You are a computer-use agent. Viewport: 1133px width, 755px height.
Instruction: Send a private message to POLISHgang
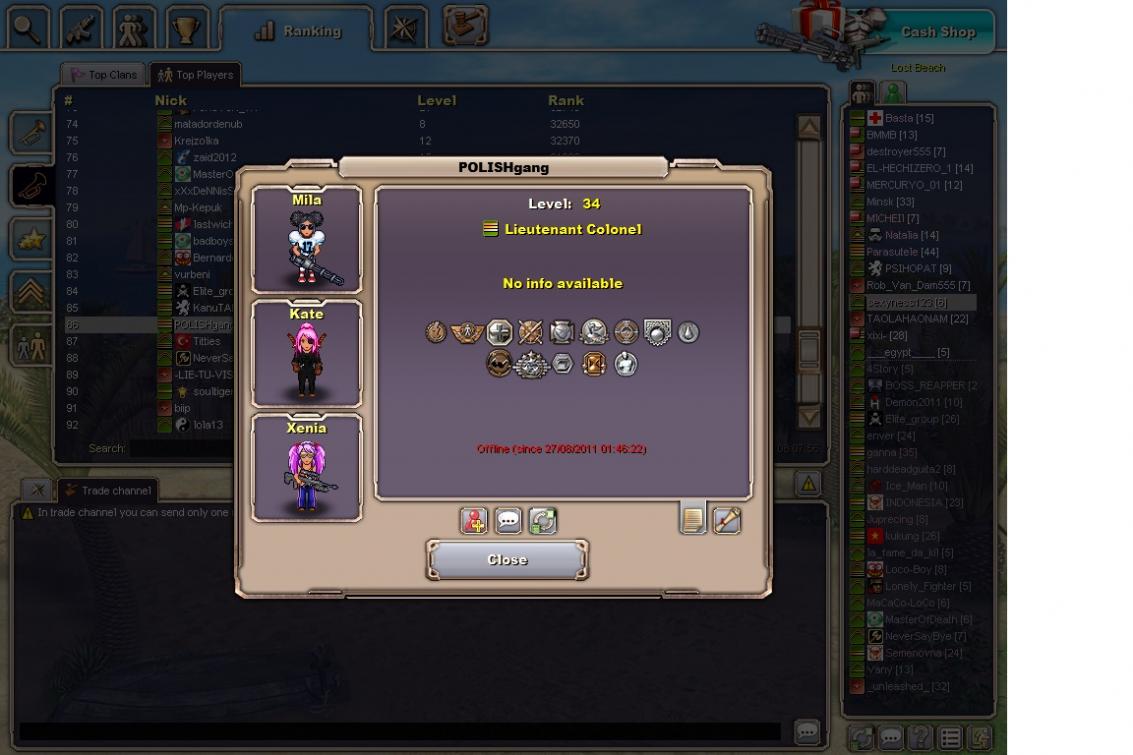tap(508, 521)
